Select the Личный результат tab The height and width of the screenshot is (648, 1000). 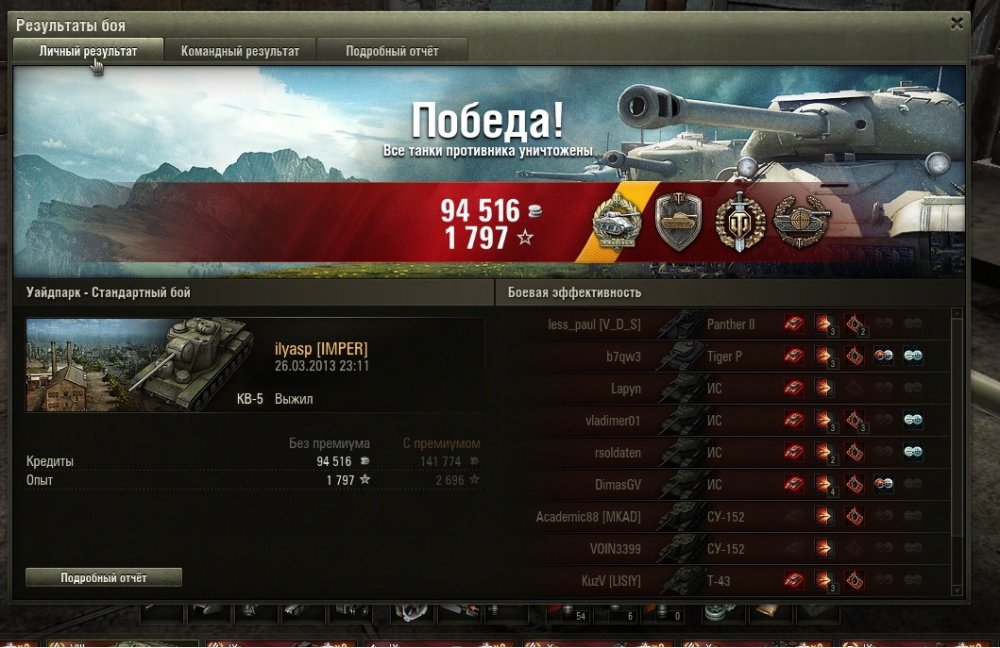coord(88,51)
